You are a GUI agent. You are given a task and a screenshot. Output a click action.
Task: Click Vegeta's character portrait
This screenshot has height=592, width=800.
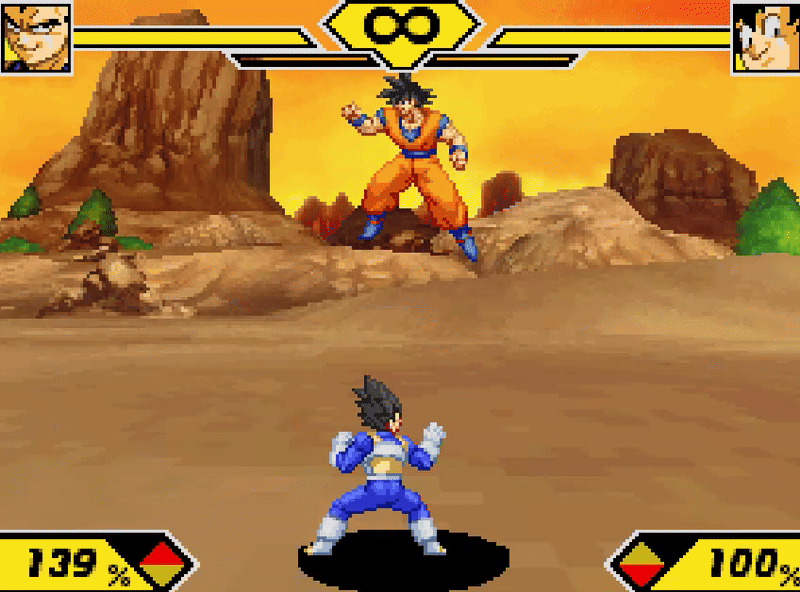(x=36, y=36)
